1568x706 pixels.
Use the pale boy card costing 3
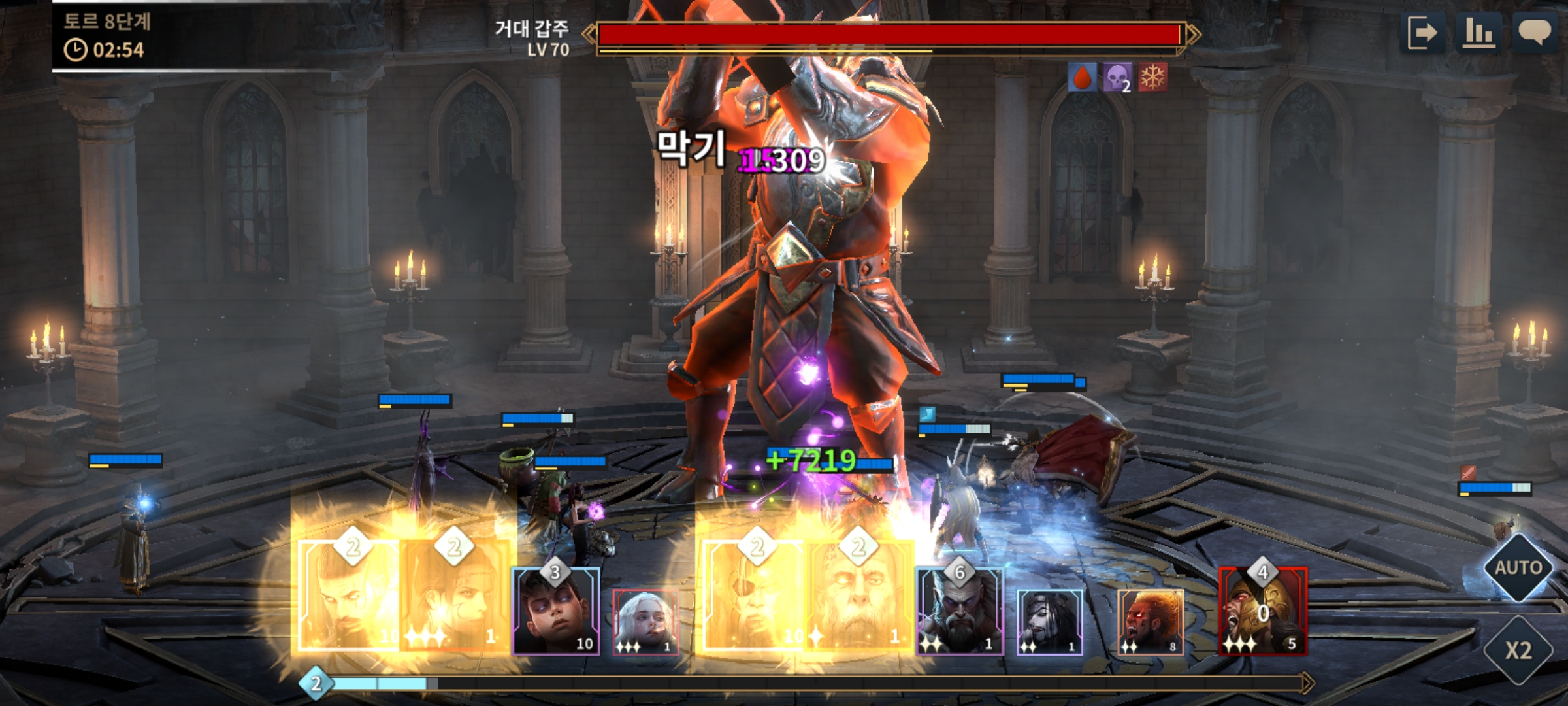(555, 612)
